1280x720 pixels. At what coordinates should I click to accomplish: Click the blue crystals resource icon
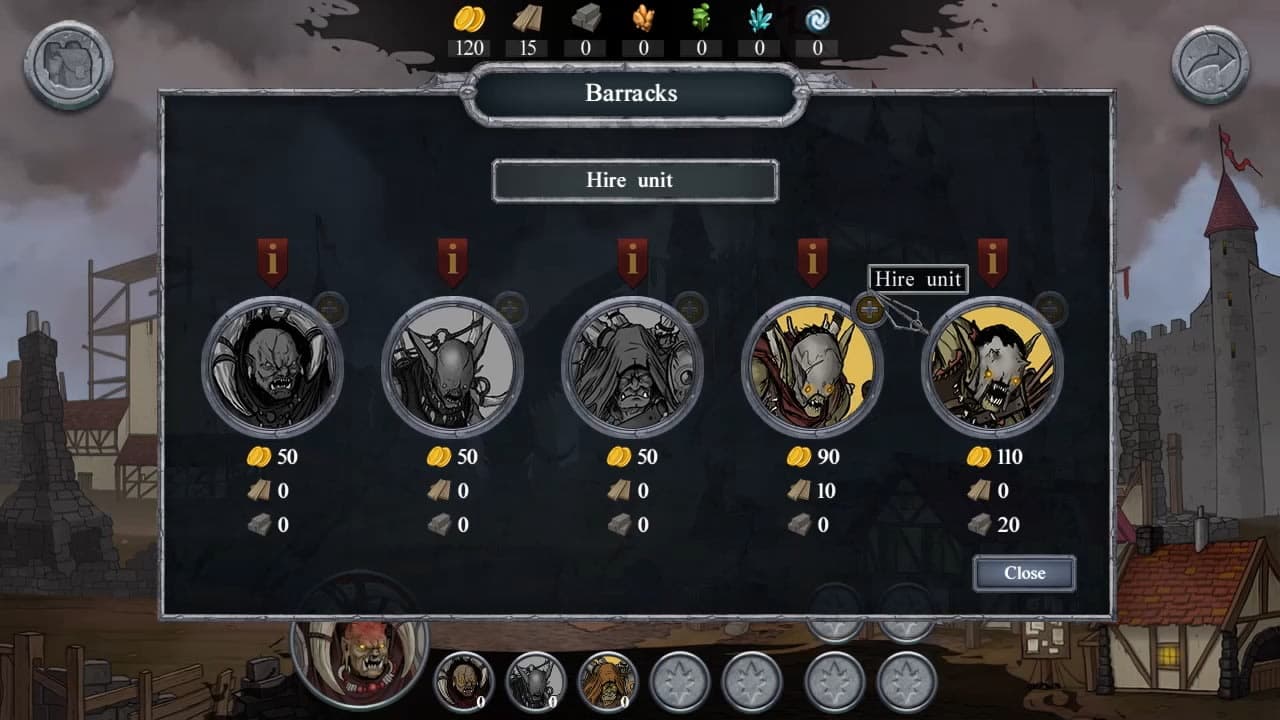pyautogui.click(x=758, y=17)
